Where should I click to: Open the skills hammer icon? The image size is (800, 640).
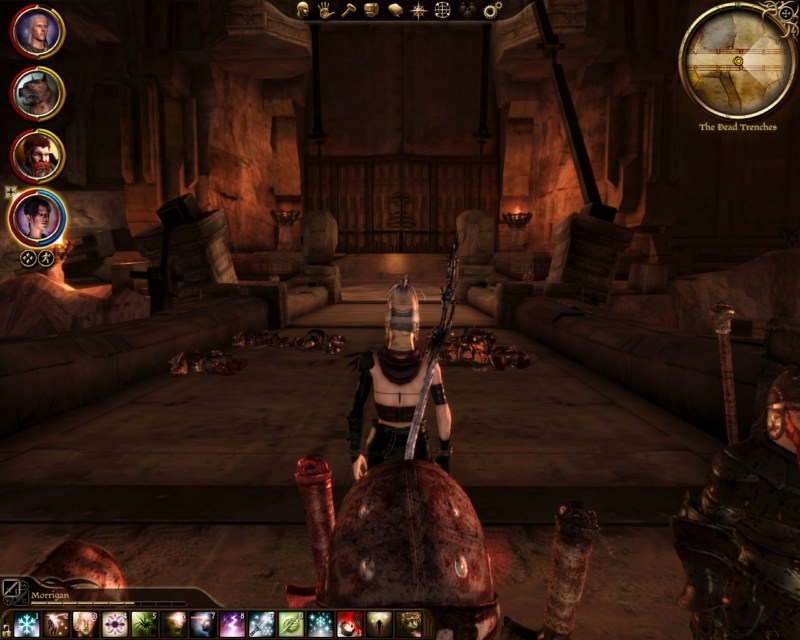coord(348,10)
